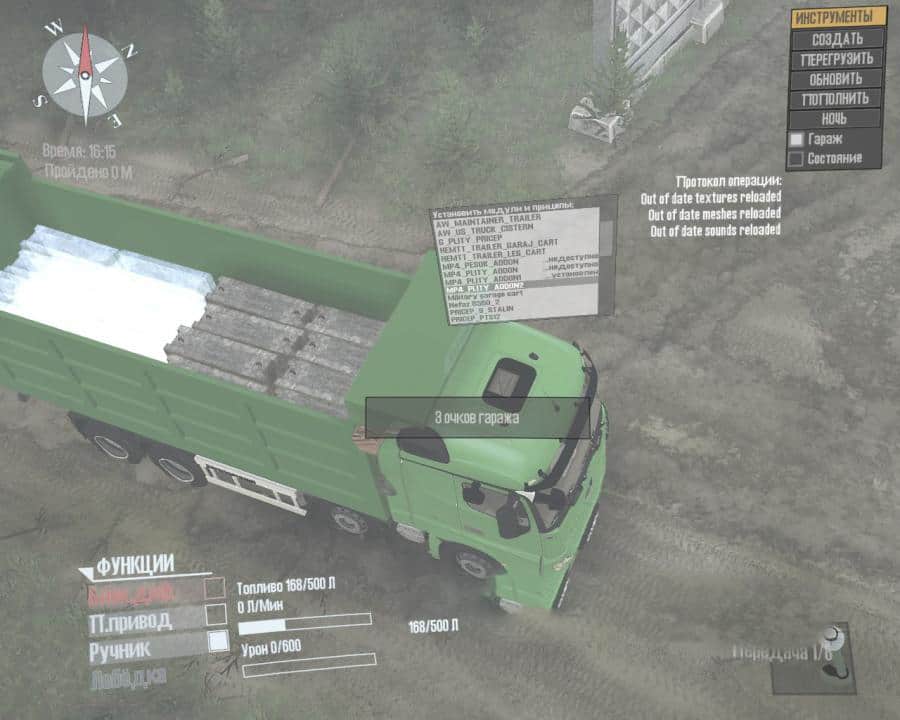Screen dimensions: 900x720
Task: Switch to night with Ночь button
Action: (x=838, y=118)
